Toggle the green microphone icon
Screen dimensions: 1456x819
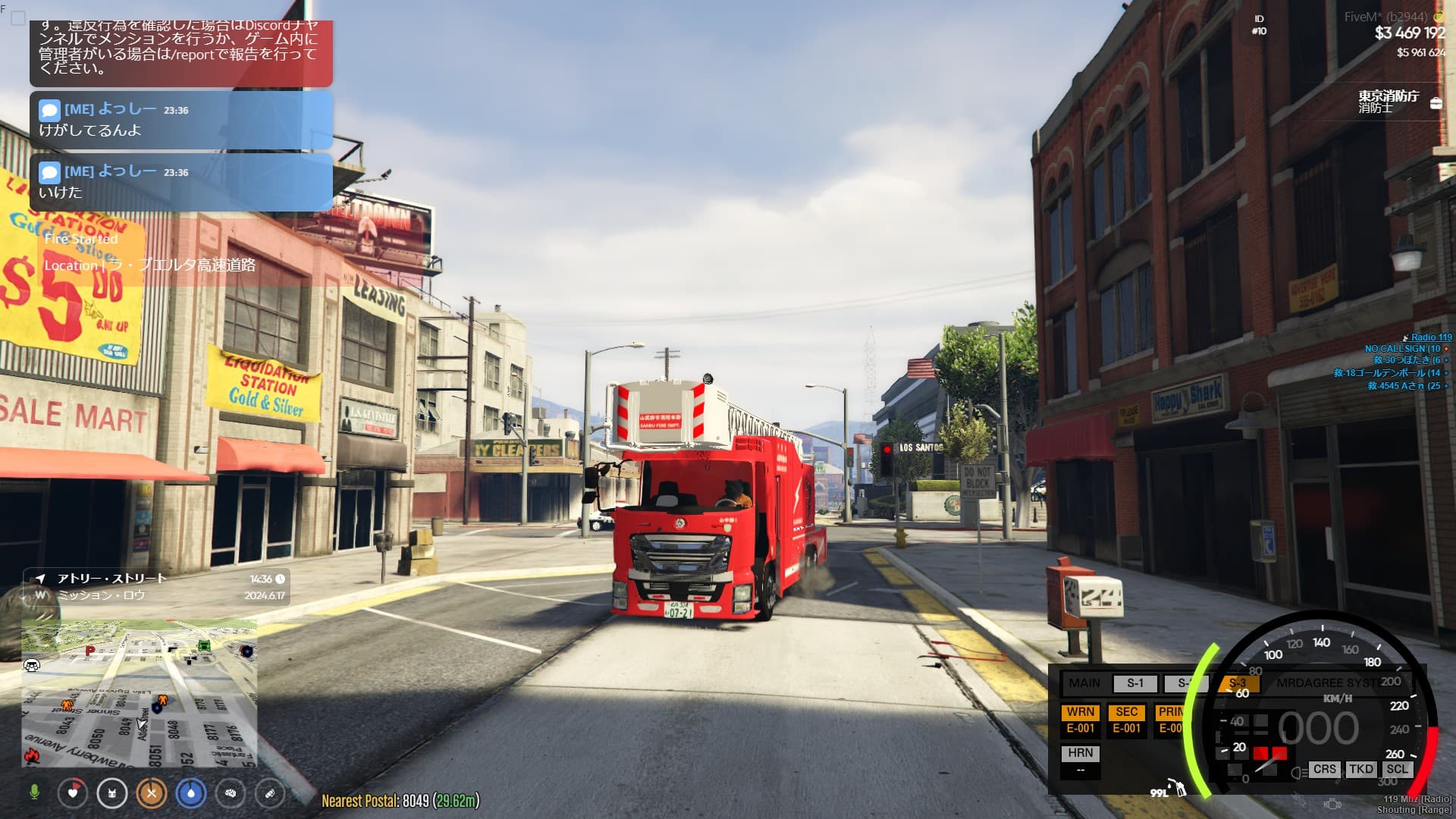34,792
